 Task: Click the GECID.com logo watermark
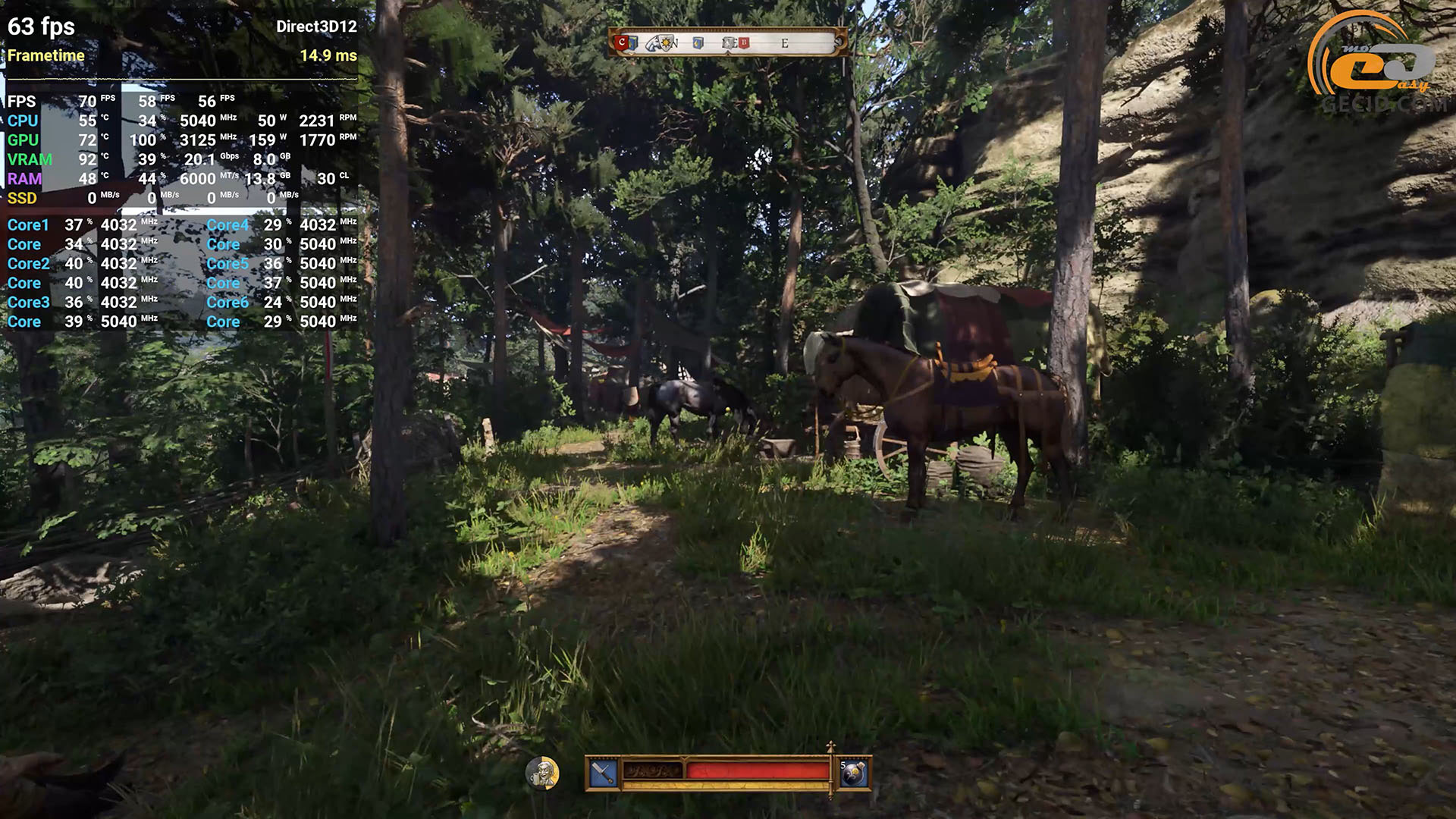pyautogui.click(x=1376, y=64)
